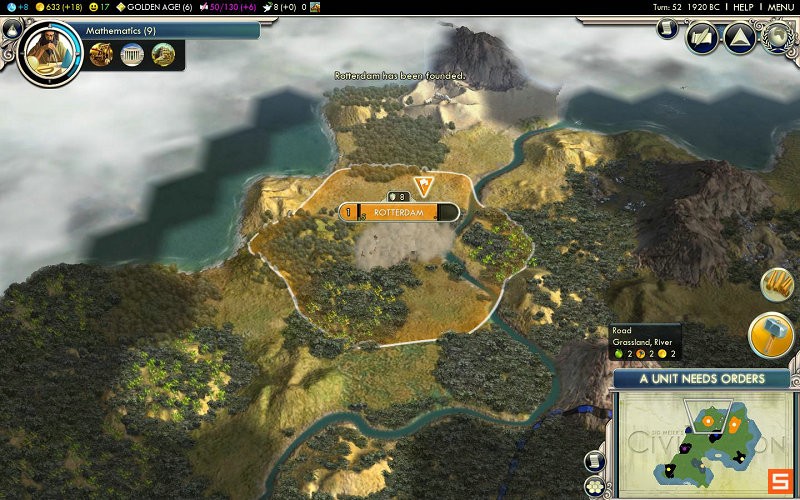Click the Golden Age status in top bar
Image resolution: width=800 pixels, height=500 pixels.
pyautogui.click(x=160, y=7)
